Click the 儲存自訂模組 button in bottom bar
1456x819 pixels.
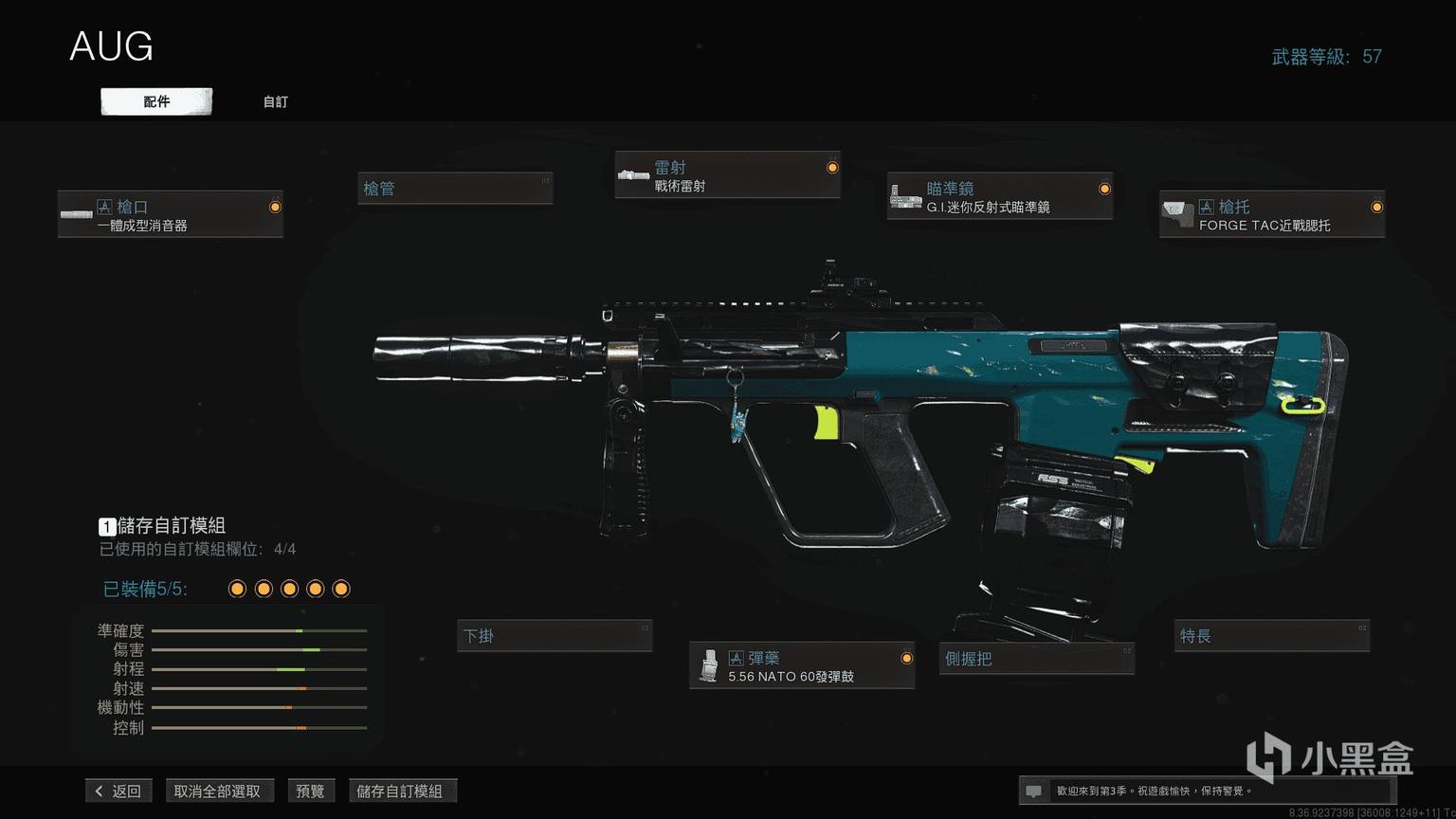click(400, 791)
